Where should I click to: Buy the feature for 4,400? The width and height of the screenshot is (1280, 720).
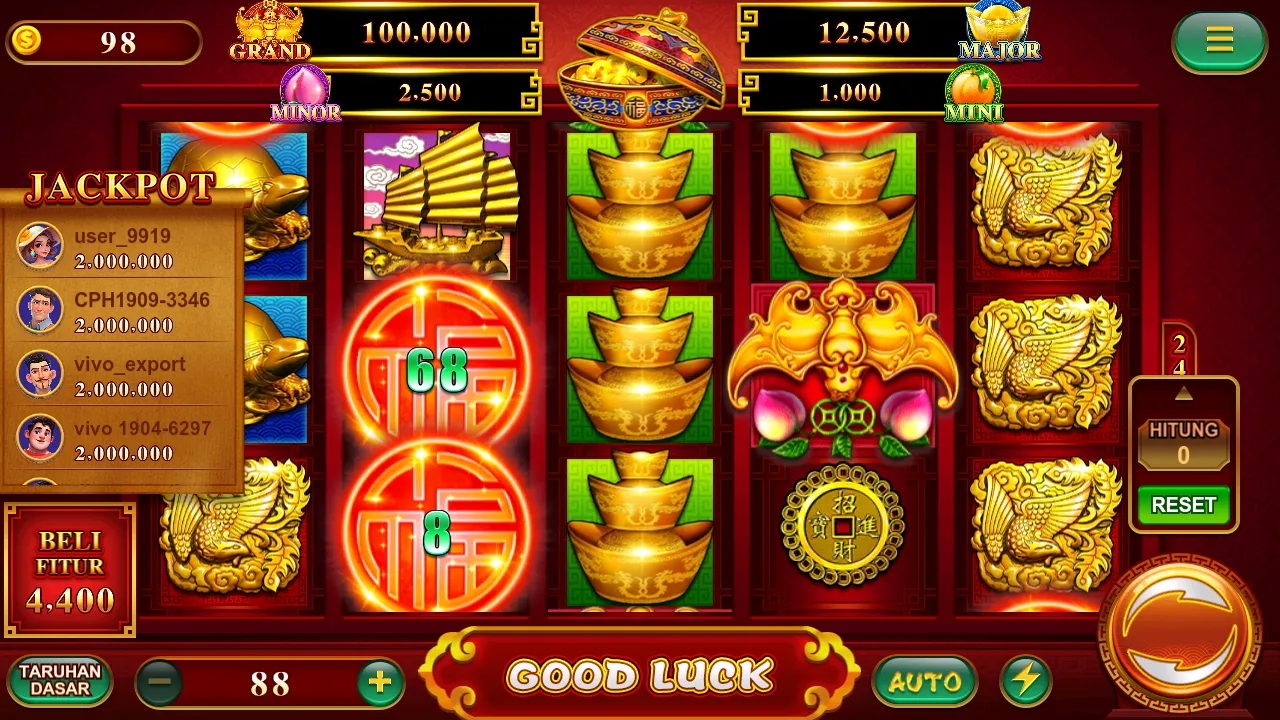point(70,571)
